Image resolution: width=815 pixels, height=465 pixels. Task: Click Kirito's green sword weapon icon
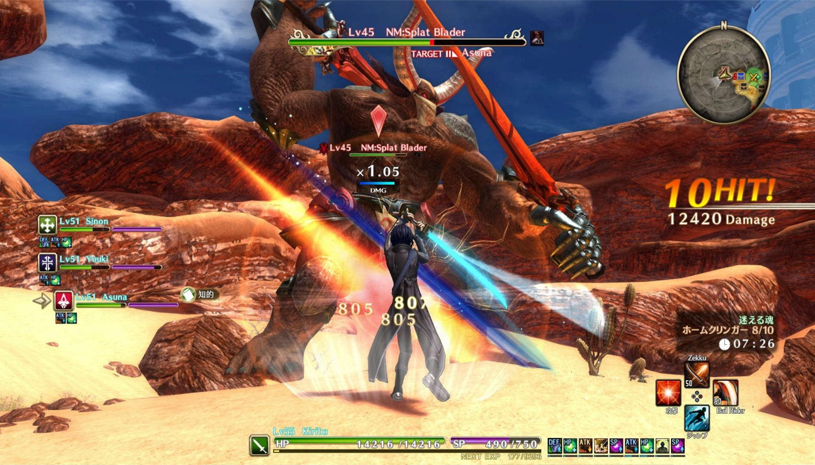pyautogui.click(x=259, y=444)
